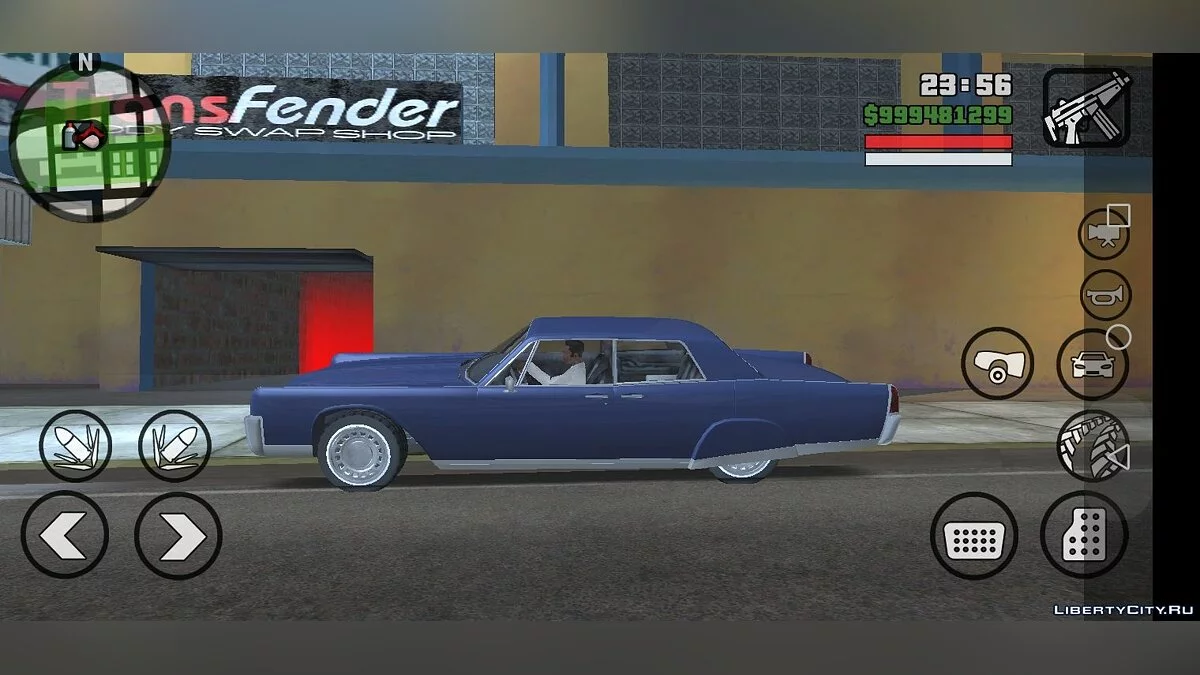Fire drive-by with left-pointing bullet button
Screen dimensions: 1200x675
pyautogui.click(x=75, y=446)
